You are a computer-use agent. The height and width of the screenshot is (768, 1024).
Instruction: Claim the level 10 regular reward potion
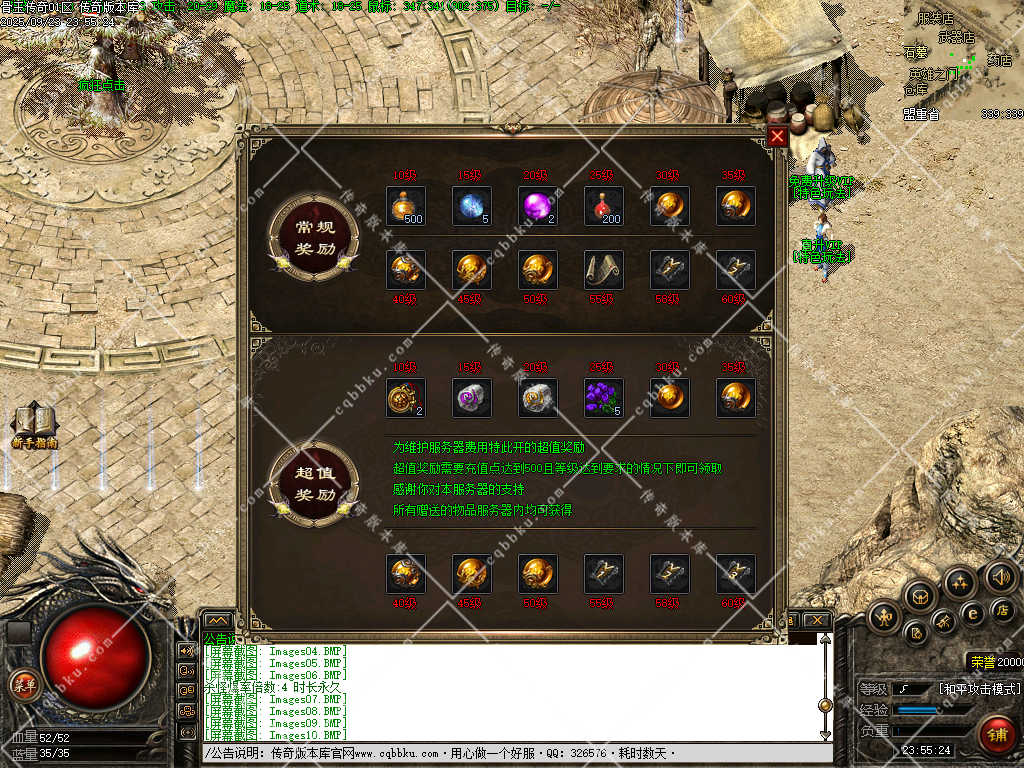point(405,206)
